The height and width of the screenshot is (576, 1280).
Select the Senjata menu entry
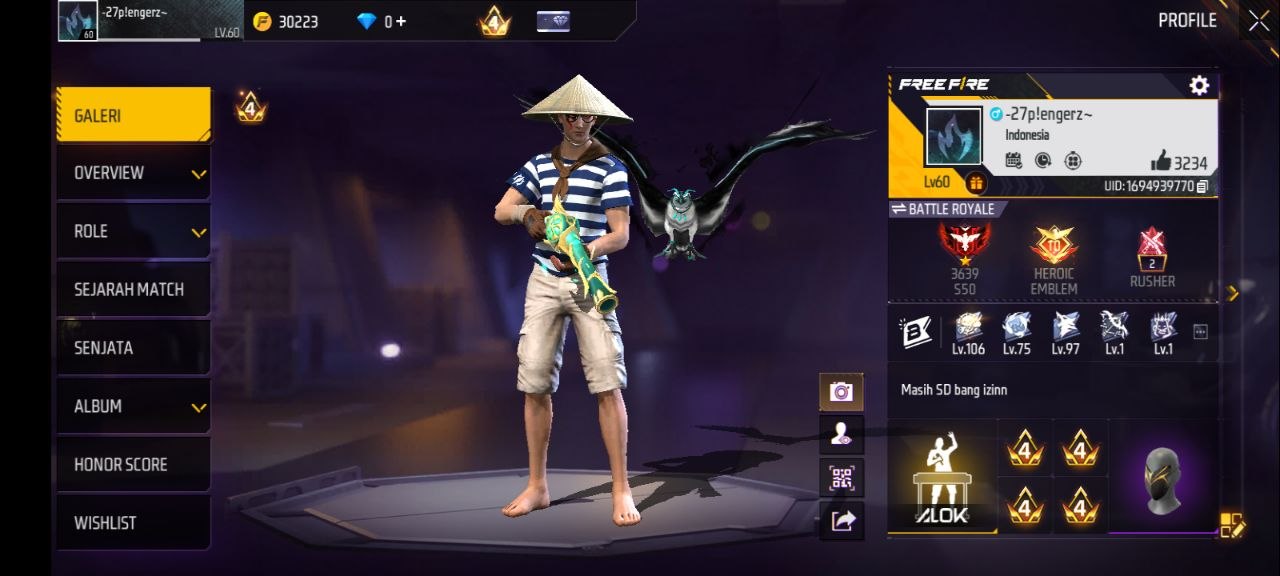(x=132, y=348)
